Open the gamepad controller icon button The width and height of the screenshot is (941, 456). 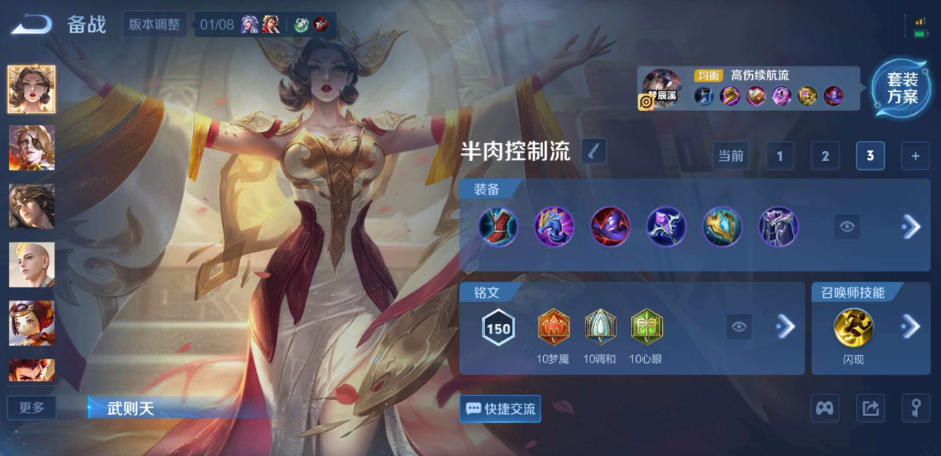click(x=824, y=408)
